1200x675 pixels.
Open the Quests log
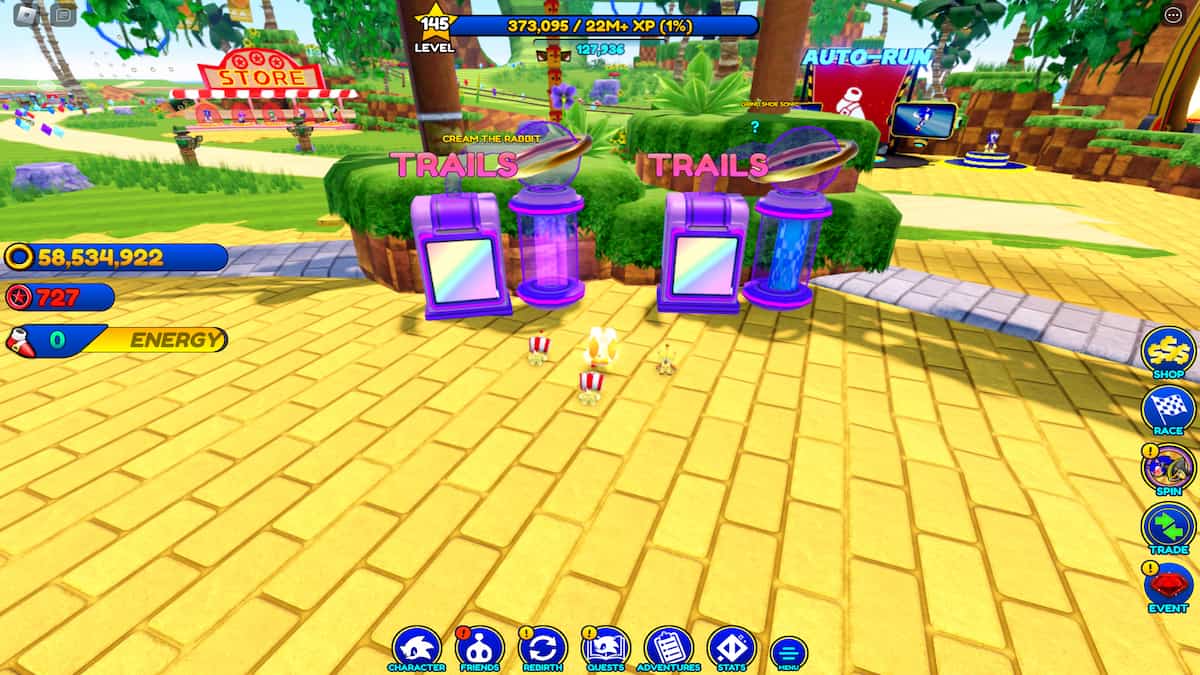tap(606, 647)
